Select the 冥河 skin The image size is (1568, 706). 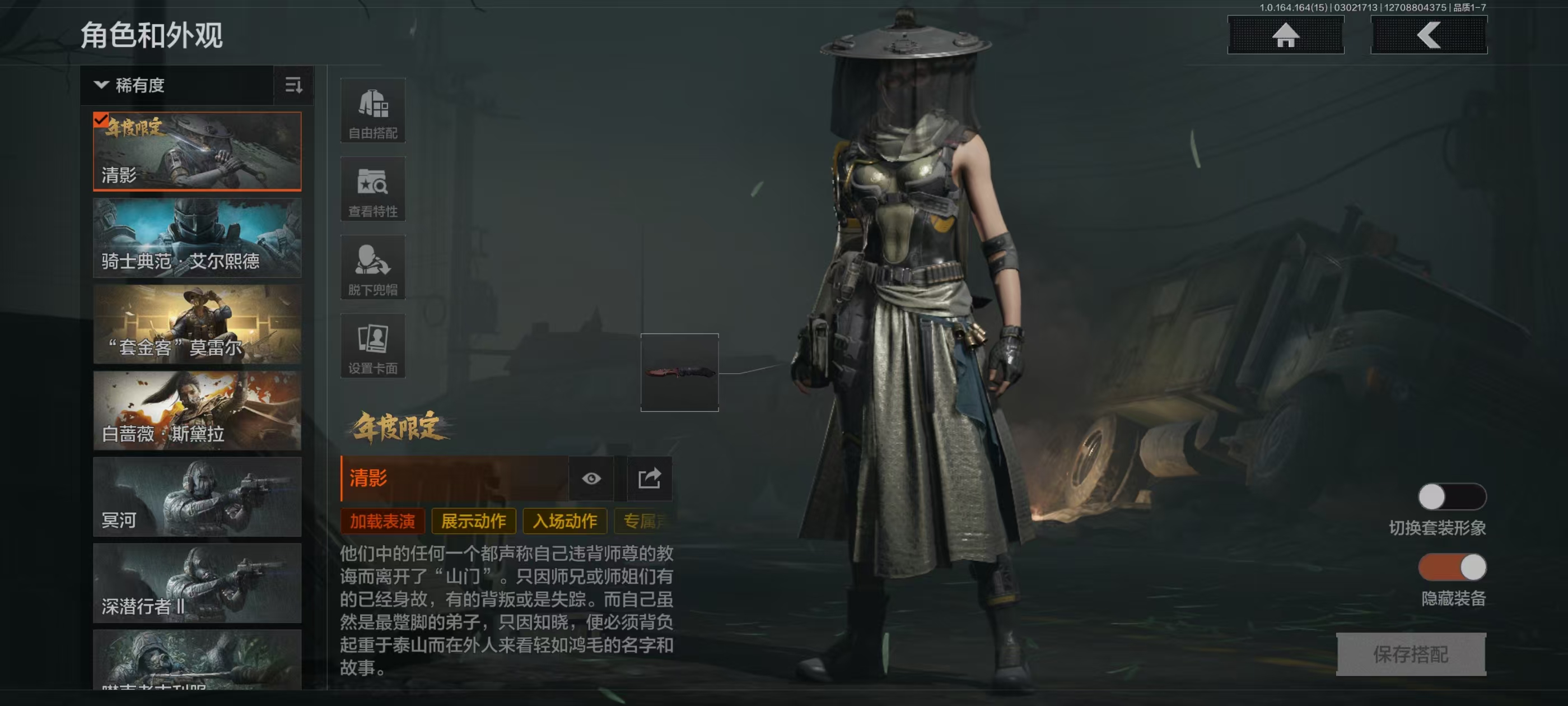point(197,497)
